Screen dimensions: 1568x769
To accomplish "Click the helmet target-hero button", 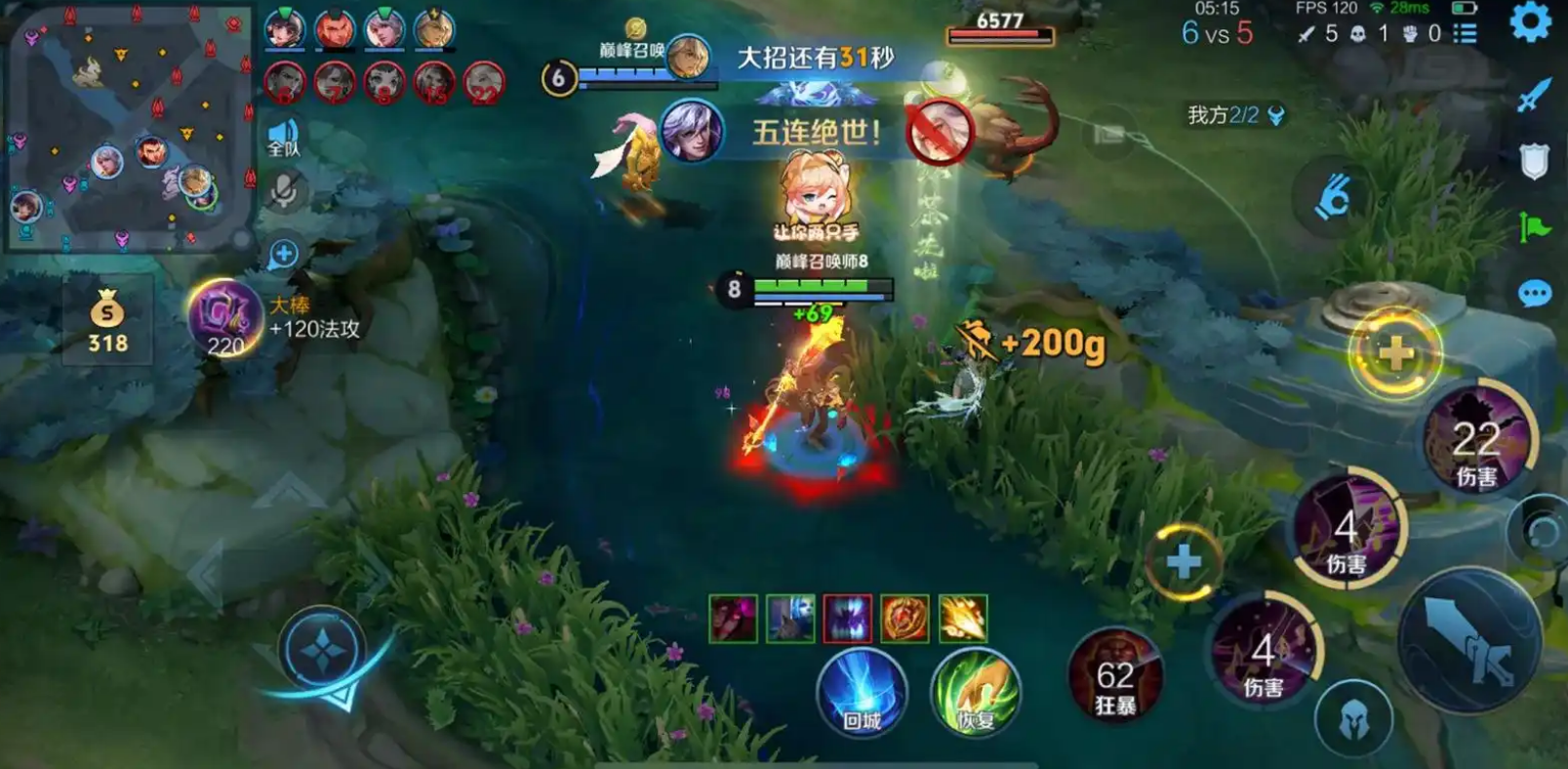I will click(x=1352, y=721).
